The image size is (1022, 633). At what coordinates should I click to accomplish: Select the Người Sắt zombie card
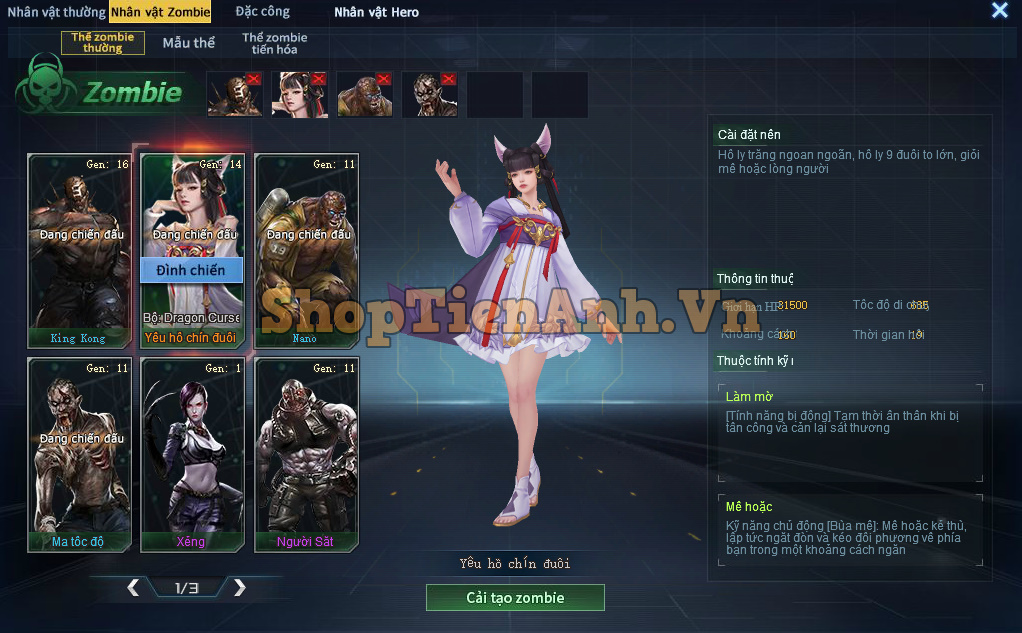coord(306,455)
